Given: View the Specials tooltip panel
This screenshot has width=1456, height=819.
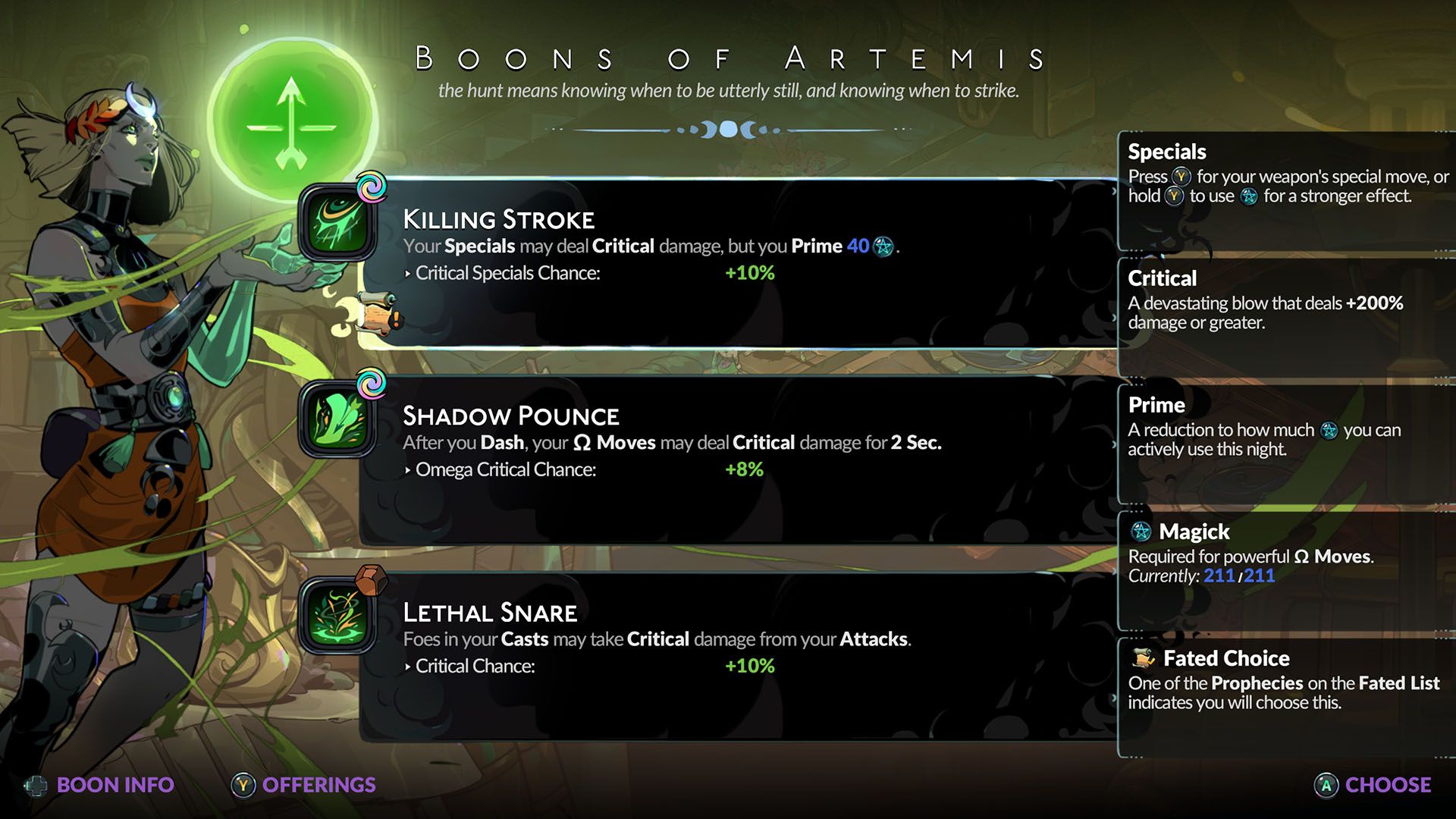Looking at the screenshot, I should point(1286,190).
